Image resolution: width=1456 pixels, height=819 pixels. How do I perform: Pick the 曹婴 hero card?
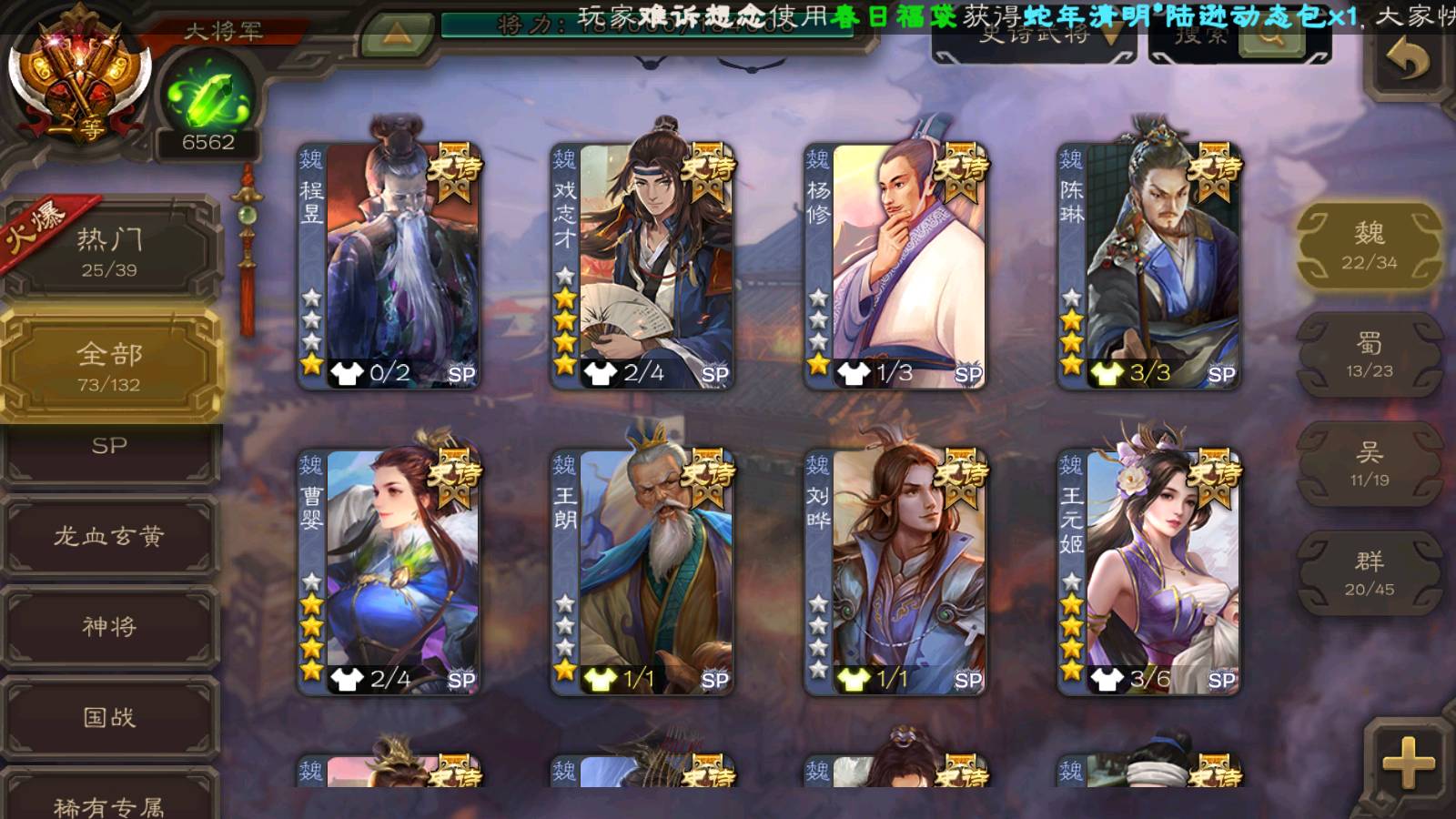389,571
